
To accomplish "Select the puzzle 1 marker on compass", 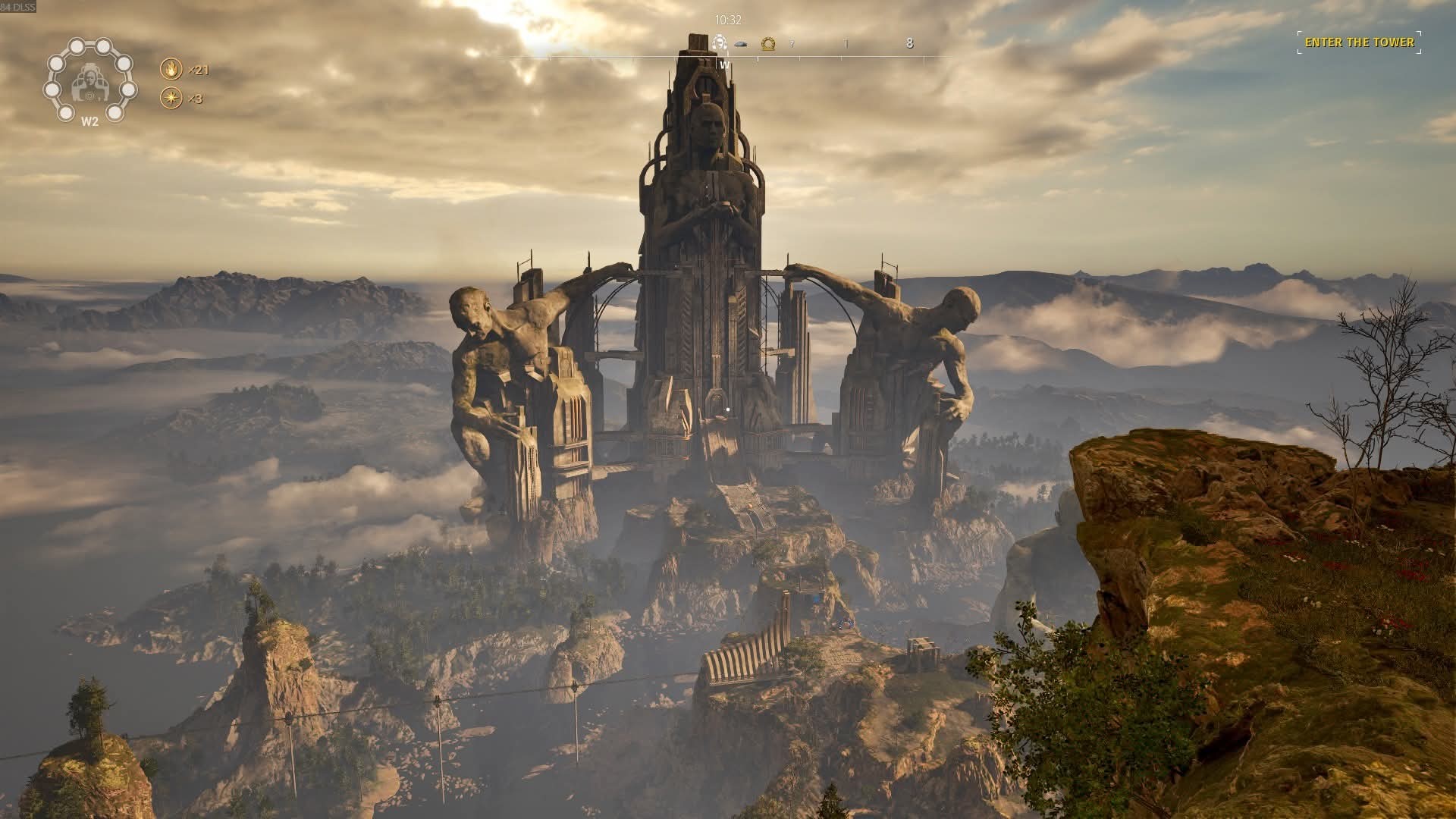I will pyautogui.click(x=846, y=44).
